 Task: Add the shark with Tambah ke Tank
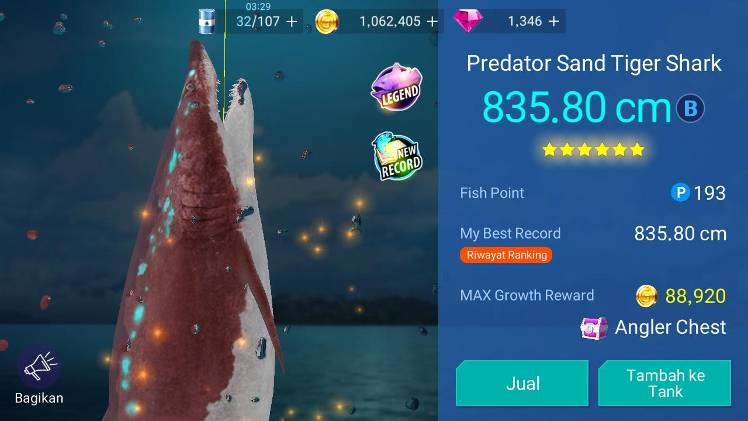coord(665,383)
